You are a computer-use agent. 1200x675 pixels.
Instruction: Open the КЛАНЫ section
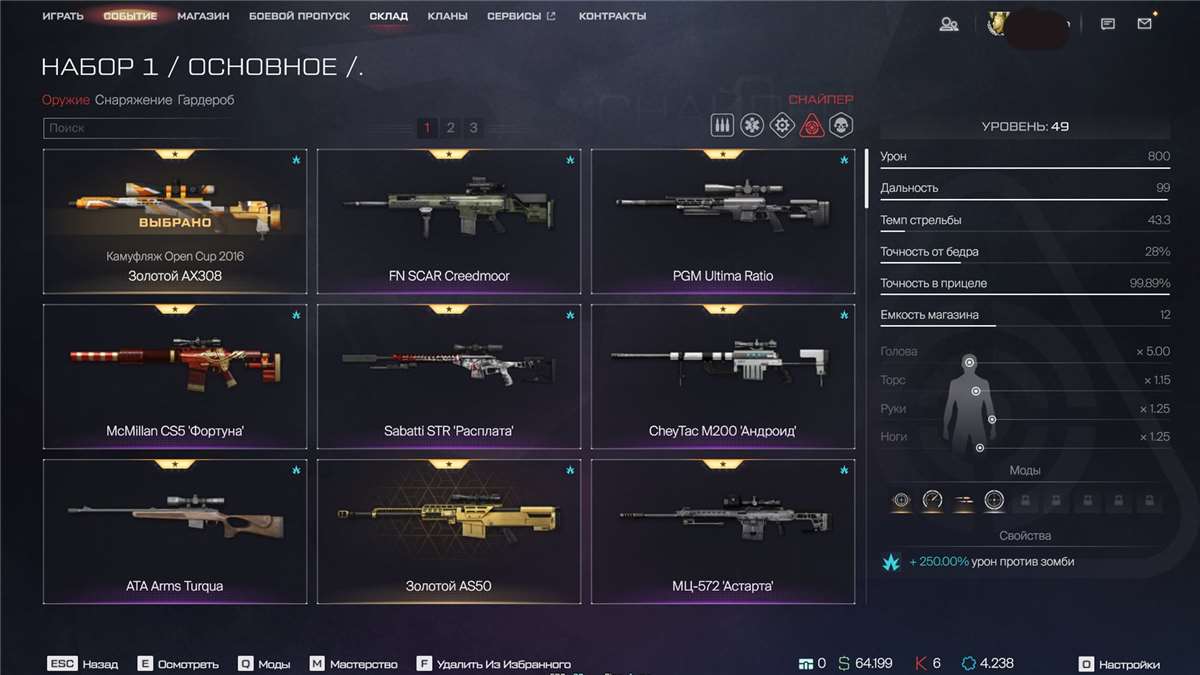click(x=447, y=16)
